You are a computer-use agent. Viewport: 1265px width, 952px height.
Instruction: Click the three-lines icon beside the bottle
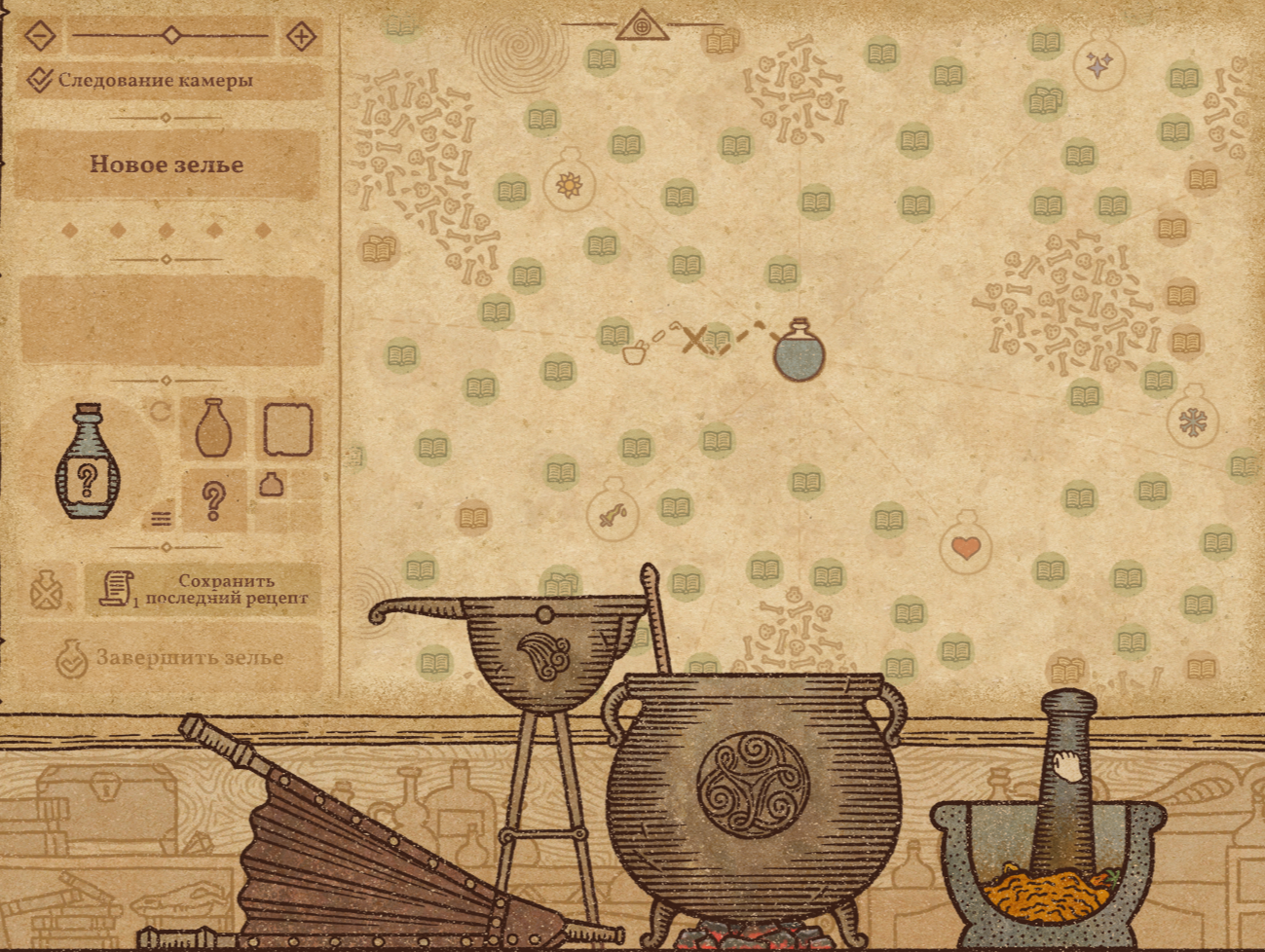click(162, 519)
